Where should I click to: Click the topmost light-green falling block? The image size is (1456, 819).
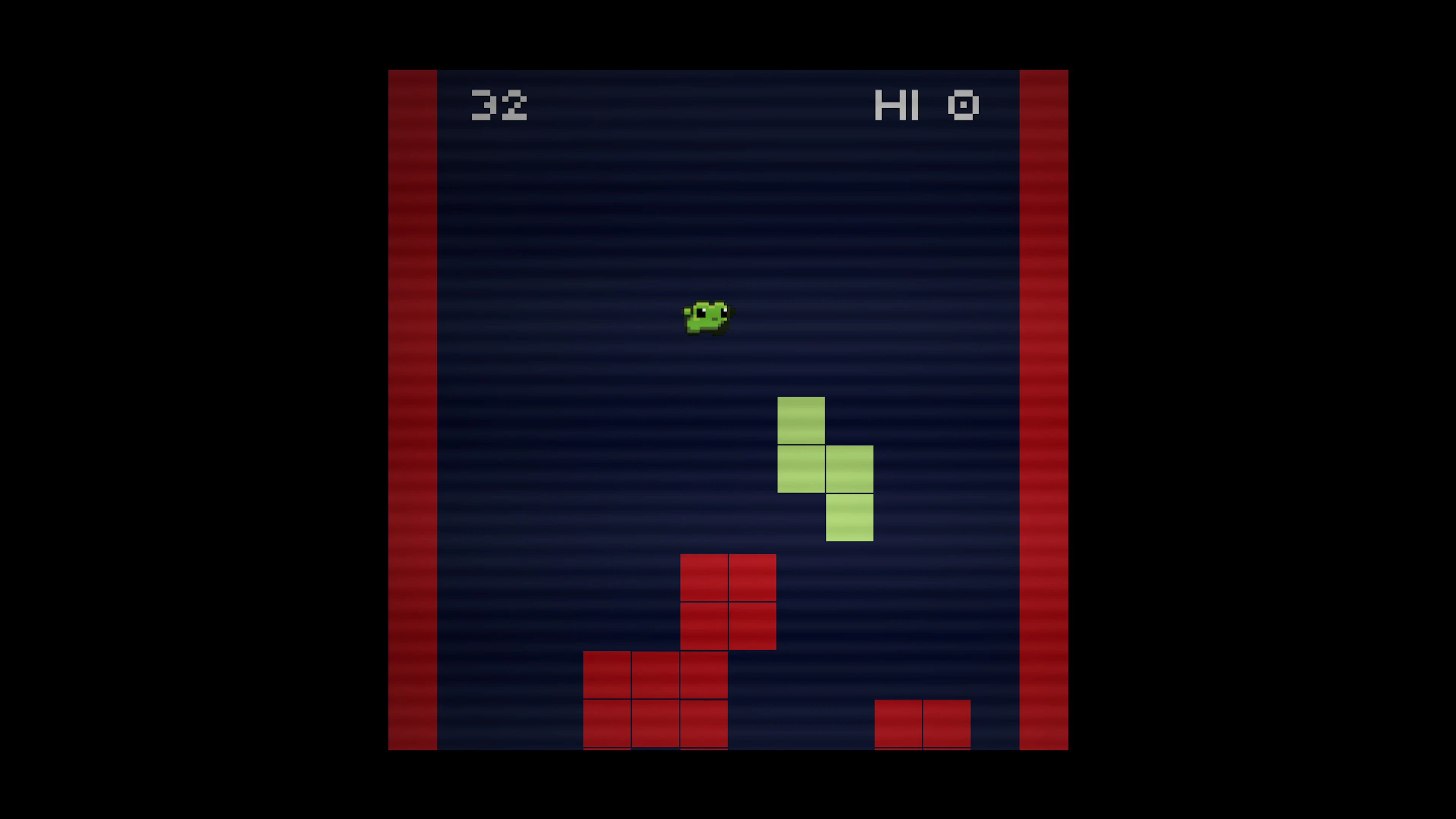[801, 420]
